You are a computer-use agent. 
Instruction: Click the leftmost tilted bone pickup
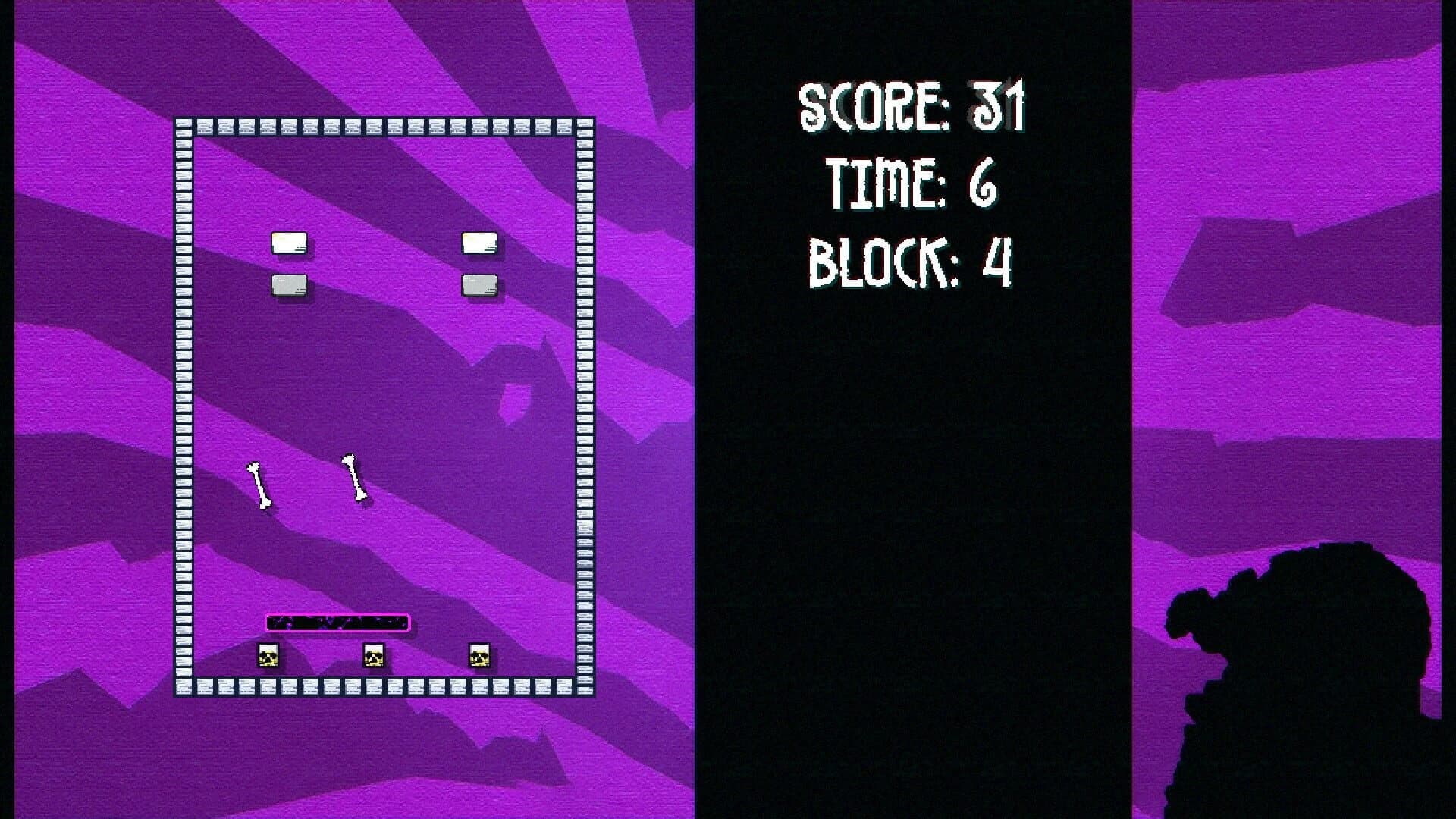click(x=260, y=484)
